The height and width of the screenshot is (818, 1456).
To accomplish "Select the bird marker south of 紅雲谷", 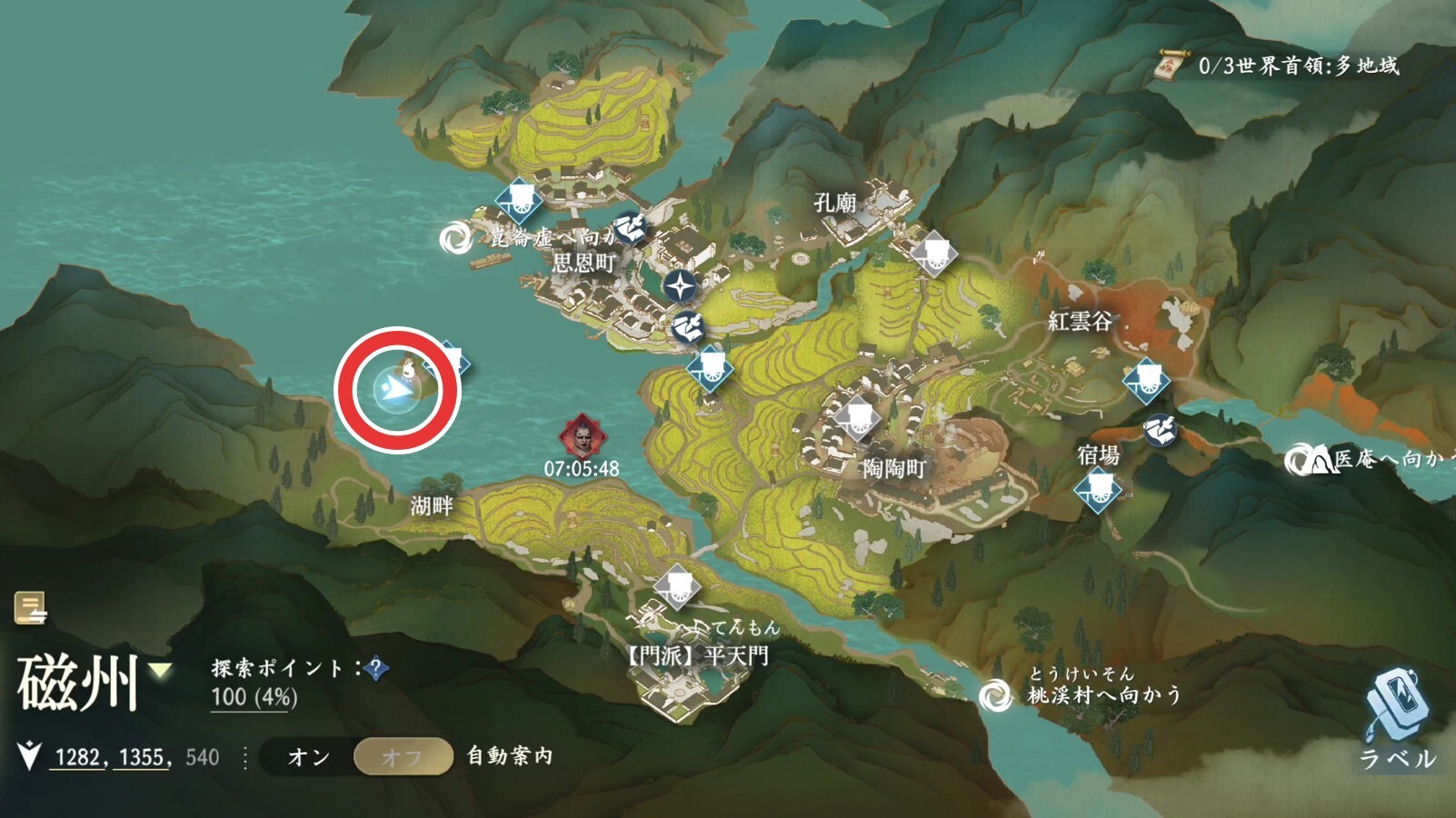I will pos(1160,429).
